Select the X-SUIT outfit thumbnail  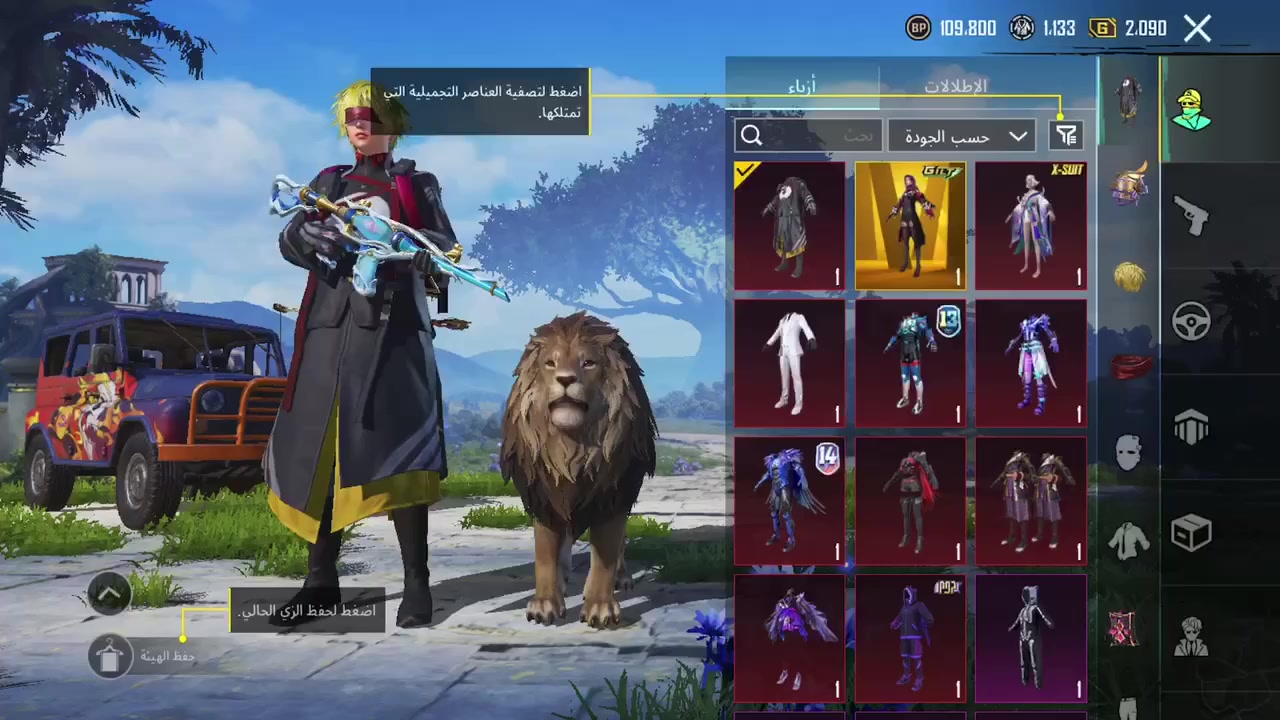coord(1030,225)
